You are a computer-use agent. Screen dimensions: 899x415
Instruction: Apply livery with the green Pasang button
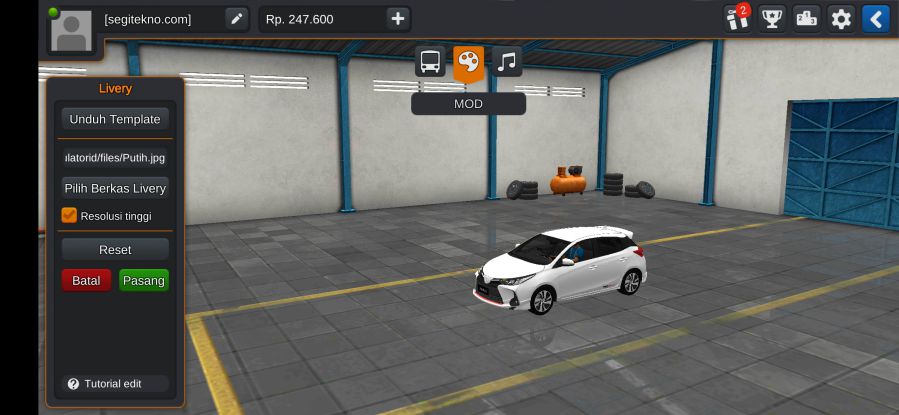coord(144,280)
